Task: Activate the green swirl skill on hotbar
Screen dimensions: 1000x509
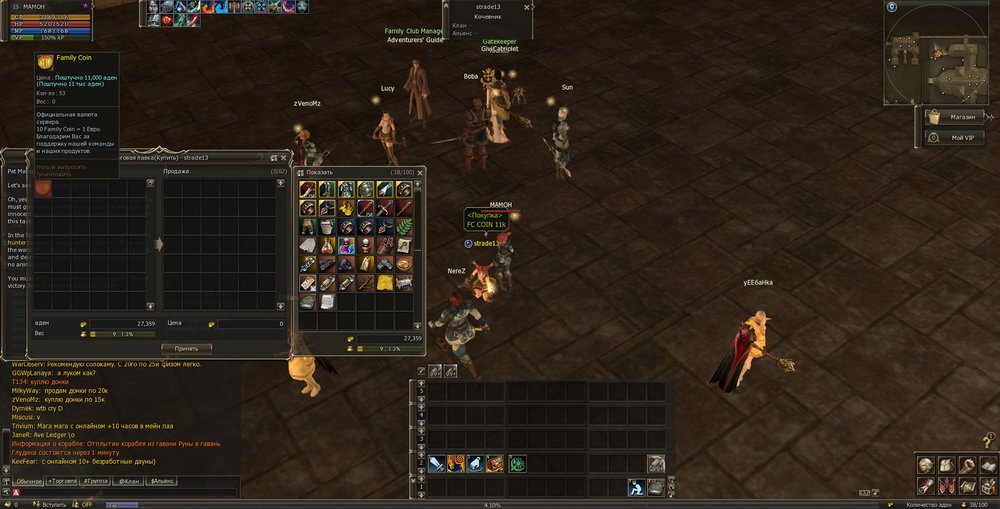Action: click(x=517, y=463)
